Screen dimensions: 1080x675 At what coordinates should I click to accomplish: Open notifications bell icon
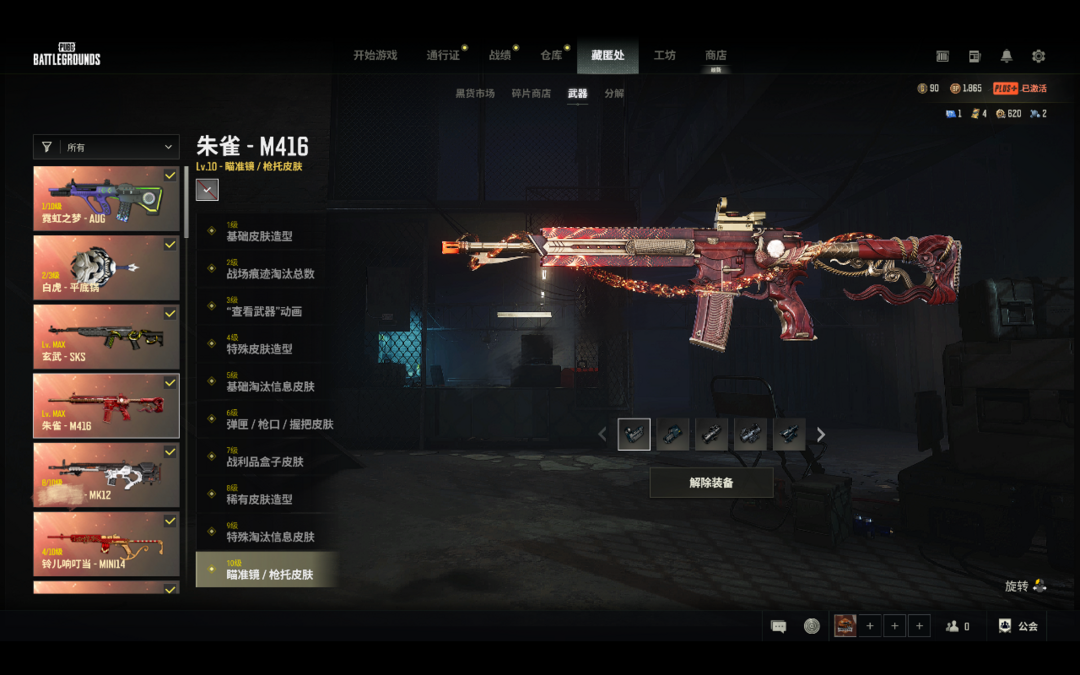pyautogui.click(x=1006, y=56)
